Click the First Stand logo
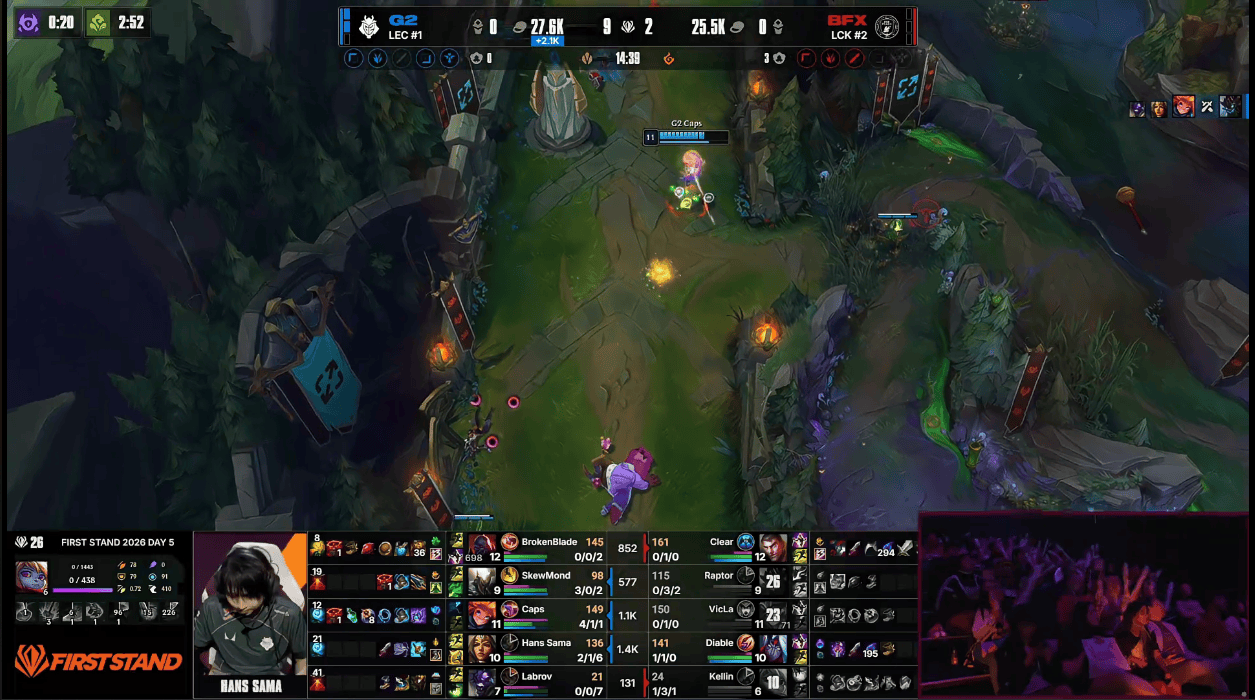The width and height of the screenshot is (1255, 700). pyautogui.click(x=98, y=661)
